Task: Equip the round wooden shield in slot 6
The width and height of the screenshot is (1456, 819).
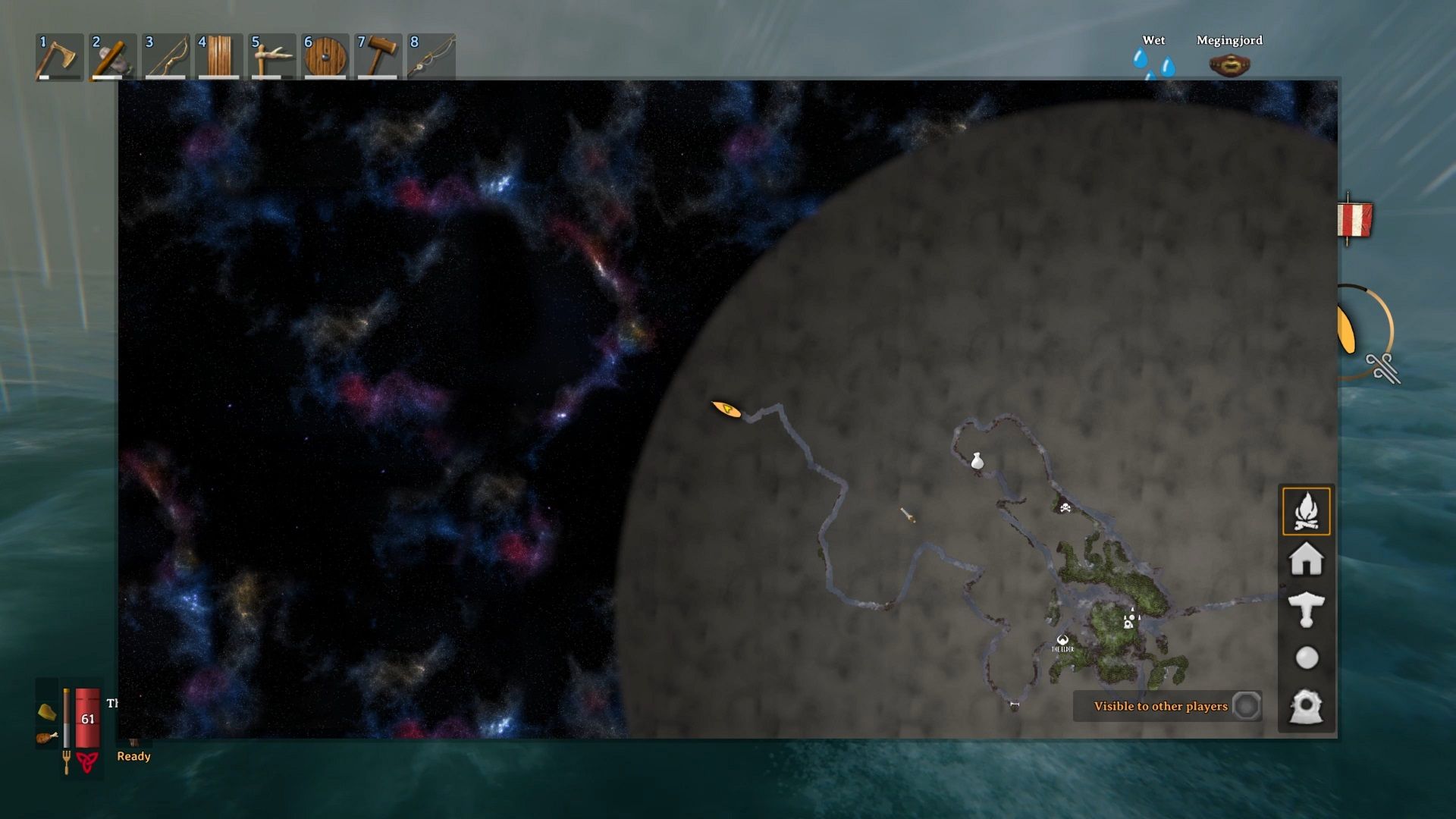Action: point(325,57)
